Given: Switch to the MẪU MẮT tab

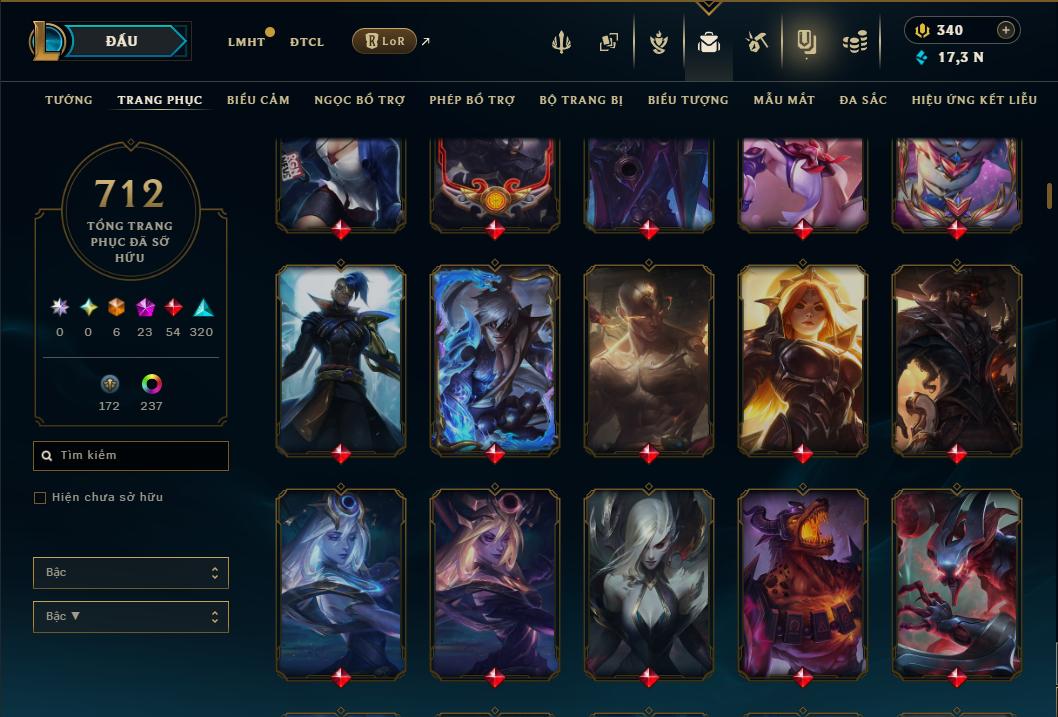Looking at the screenshot, I should 784,100.
